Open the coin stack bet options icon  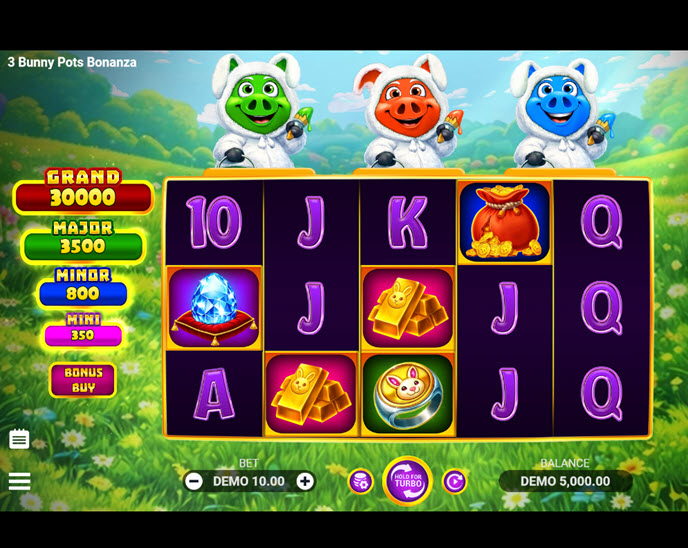[360, 482]
